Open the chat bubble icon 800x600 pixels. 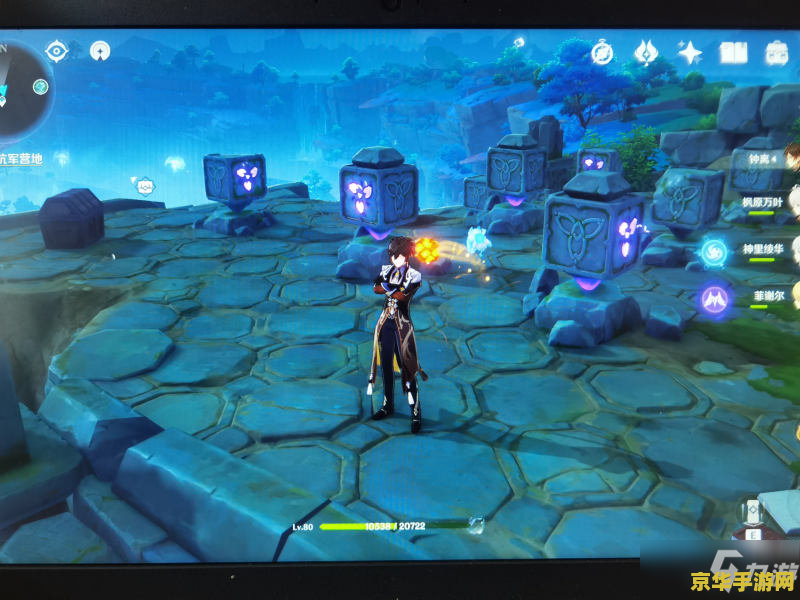click(145, 185)
